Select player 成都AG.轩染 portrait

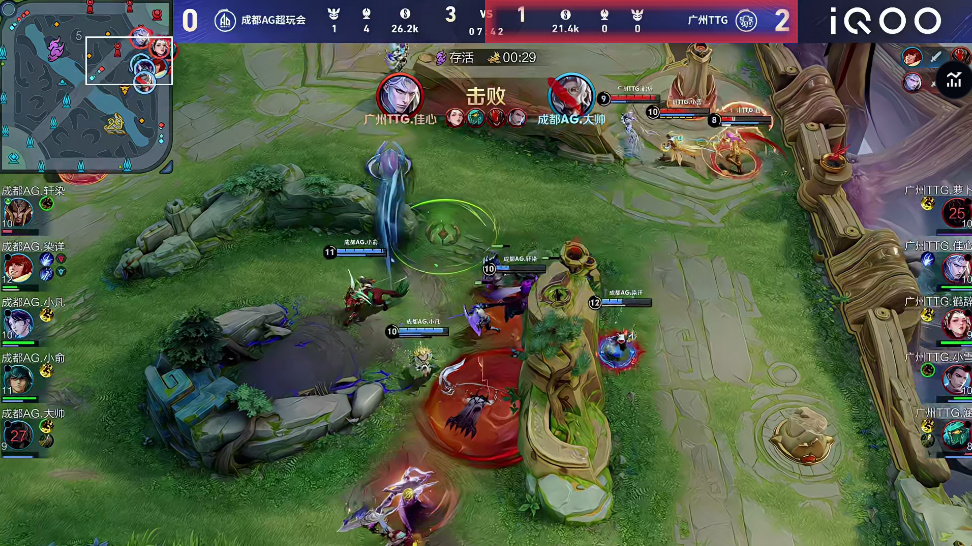point(19,212)
